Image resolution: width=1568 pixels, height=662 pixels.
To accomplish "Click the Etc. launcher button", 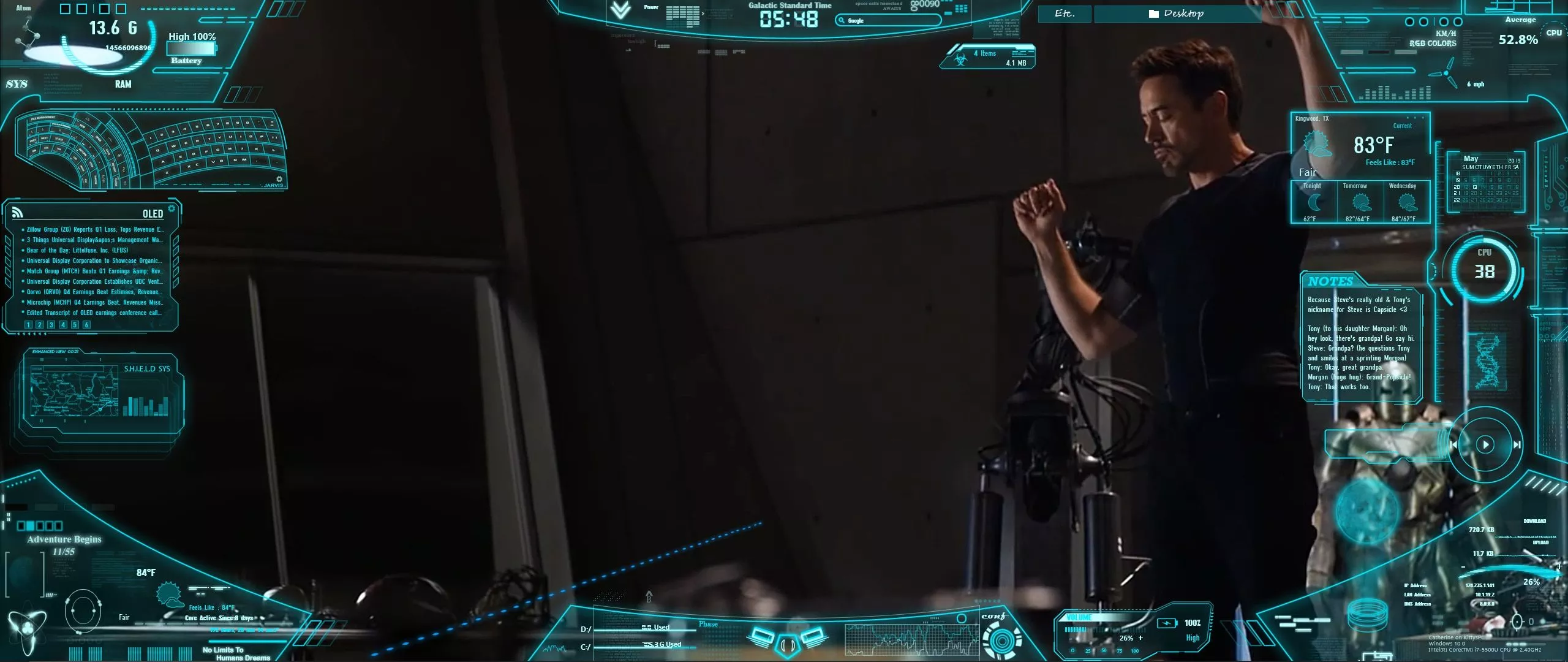I will 1065,13.
